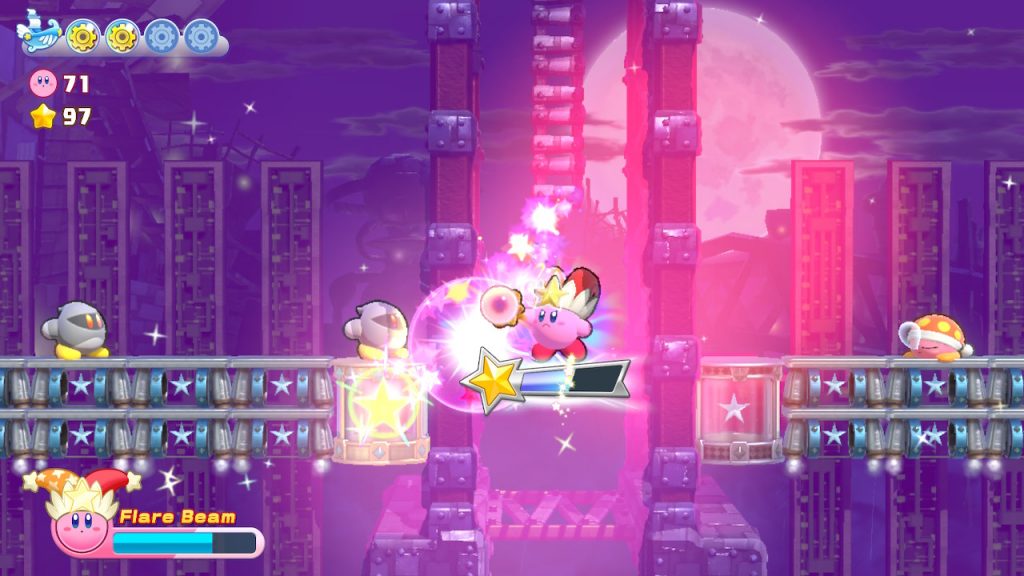Select the Lor Starcutter ship icon

coord(40,34)
